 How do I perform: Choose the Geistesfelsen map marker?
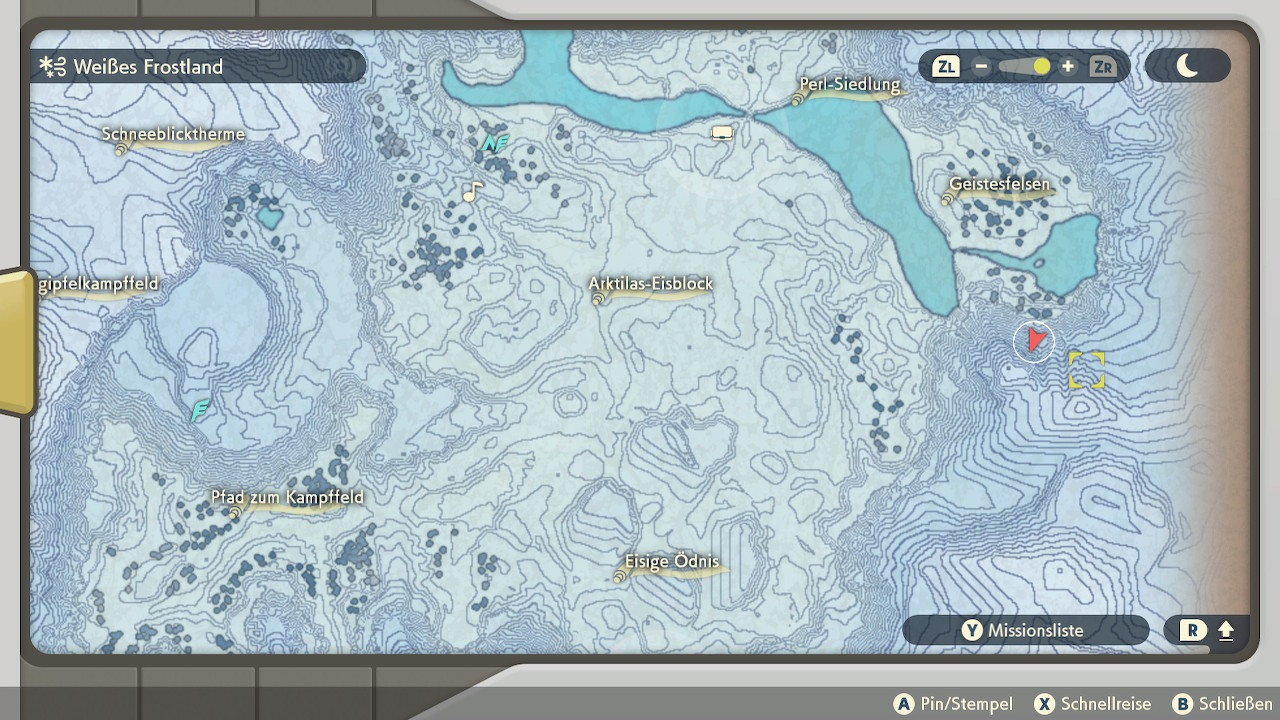[999, 185]
